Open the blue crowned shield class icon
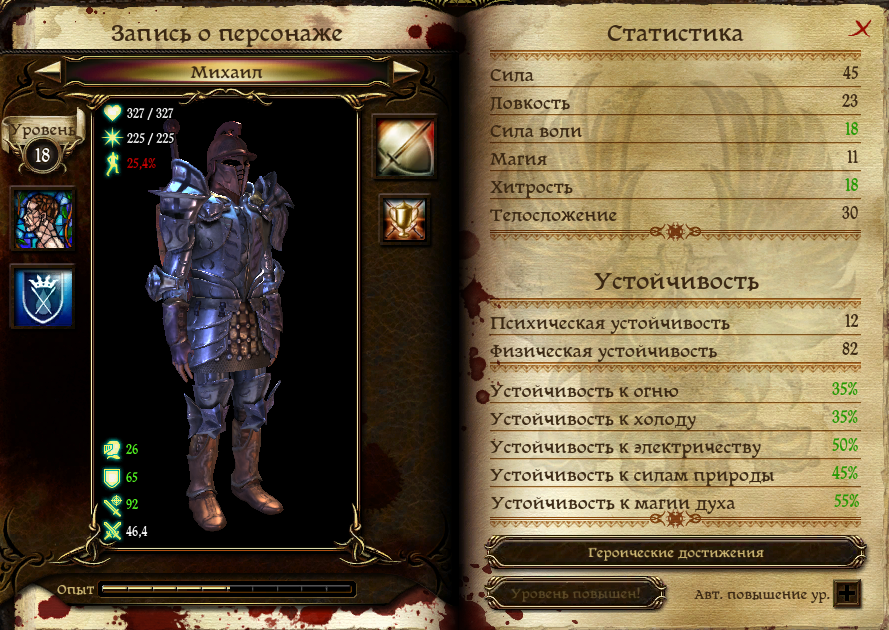This screenshot has width=889, height=630. (42, 297)
